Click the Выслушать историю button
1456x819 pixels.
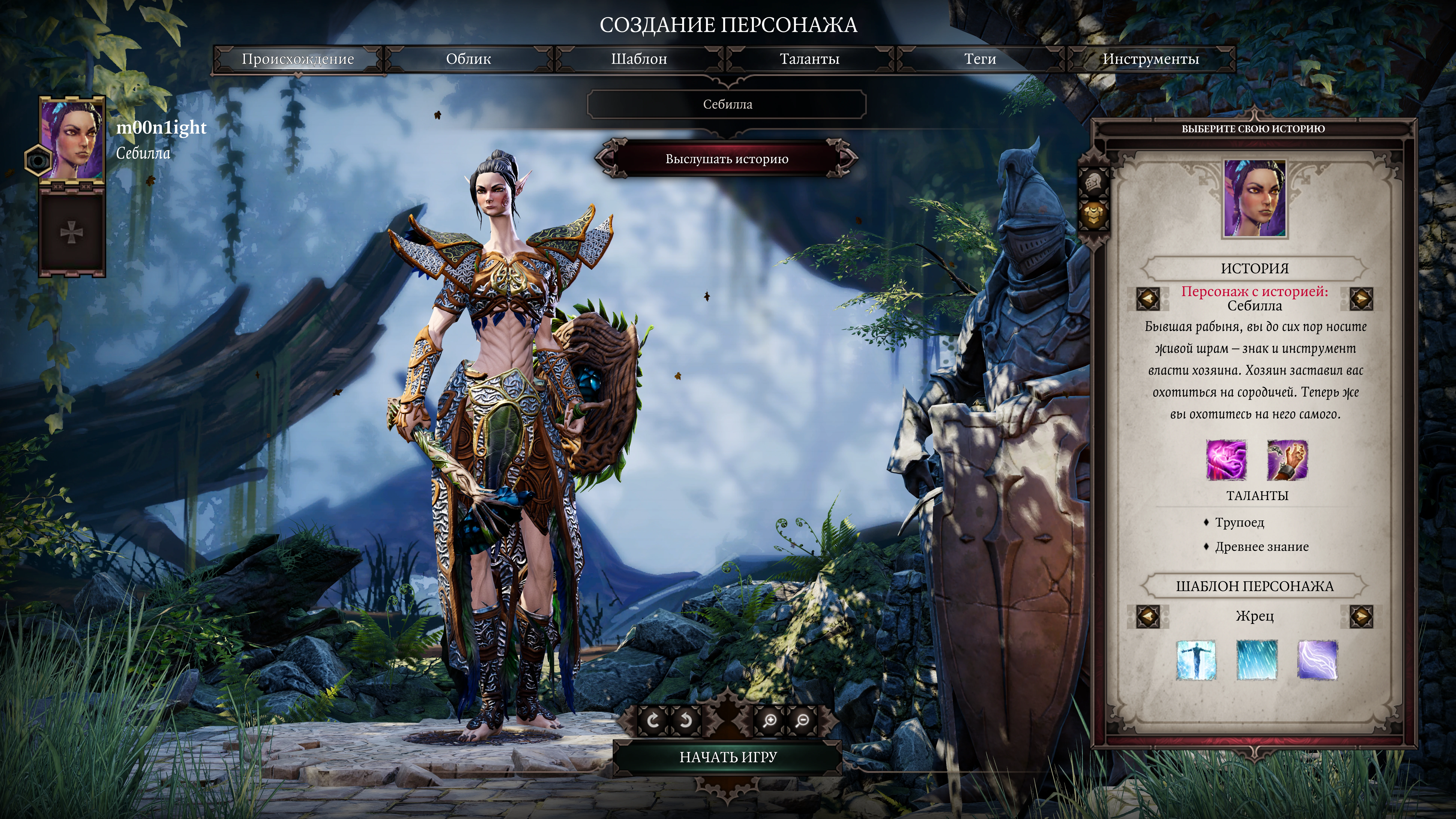pyautogui.click(x=727, y=159)
